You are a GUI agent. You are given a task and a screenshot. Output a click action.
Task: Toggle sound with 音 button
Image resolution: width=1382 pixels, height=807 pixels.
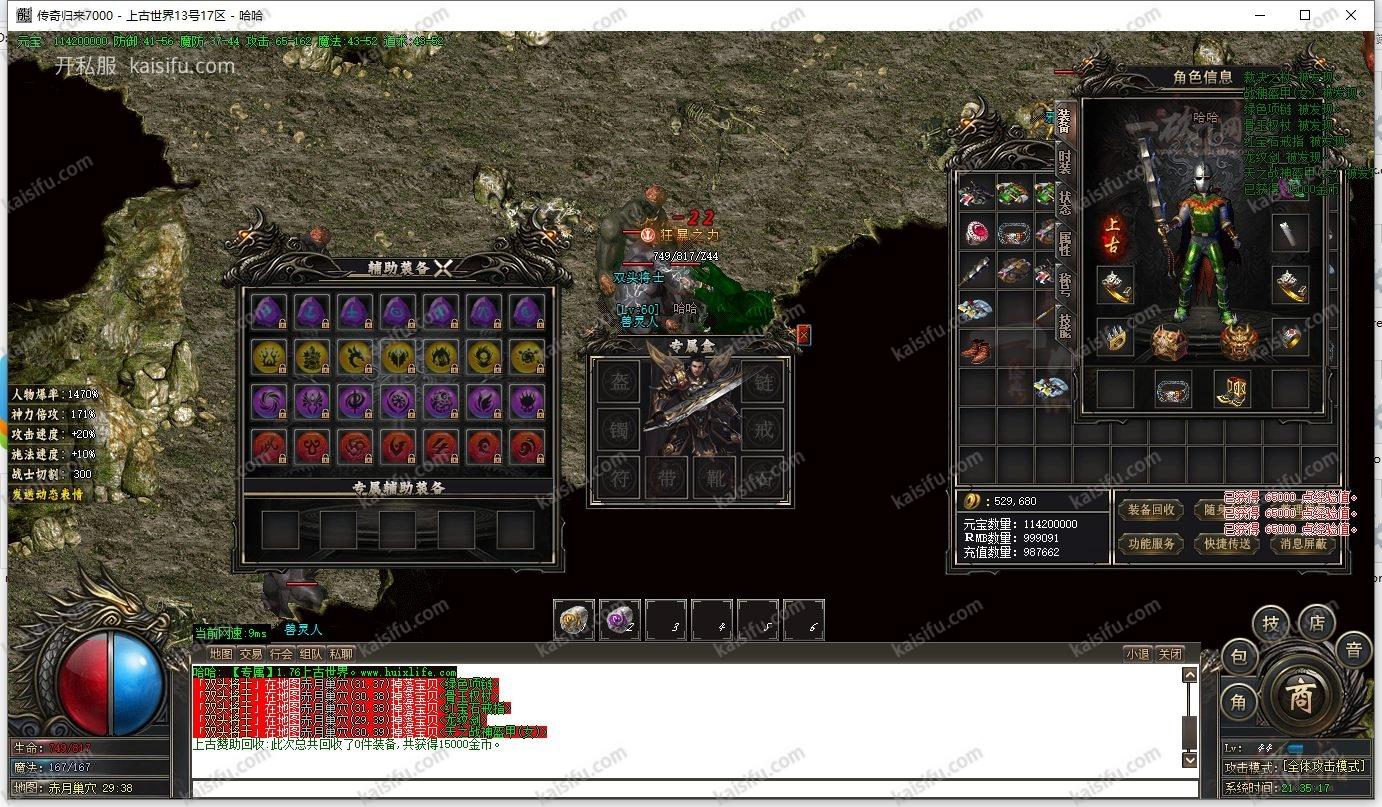[1352, 650]
